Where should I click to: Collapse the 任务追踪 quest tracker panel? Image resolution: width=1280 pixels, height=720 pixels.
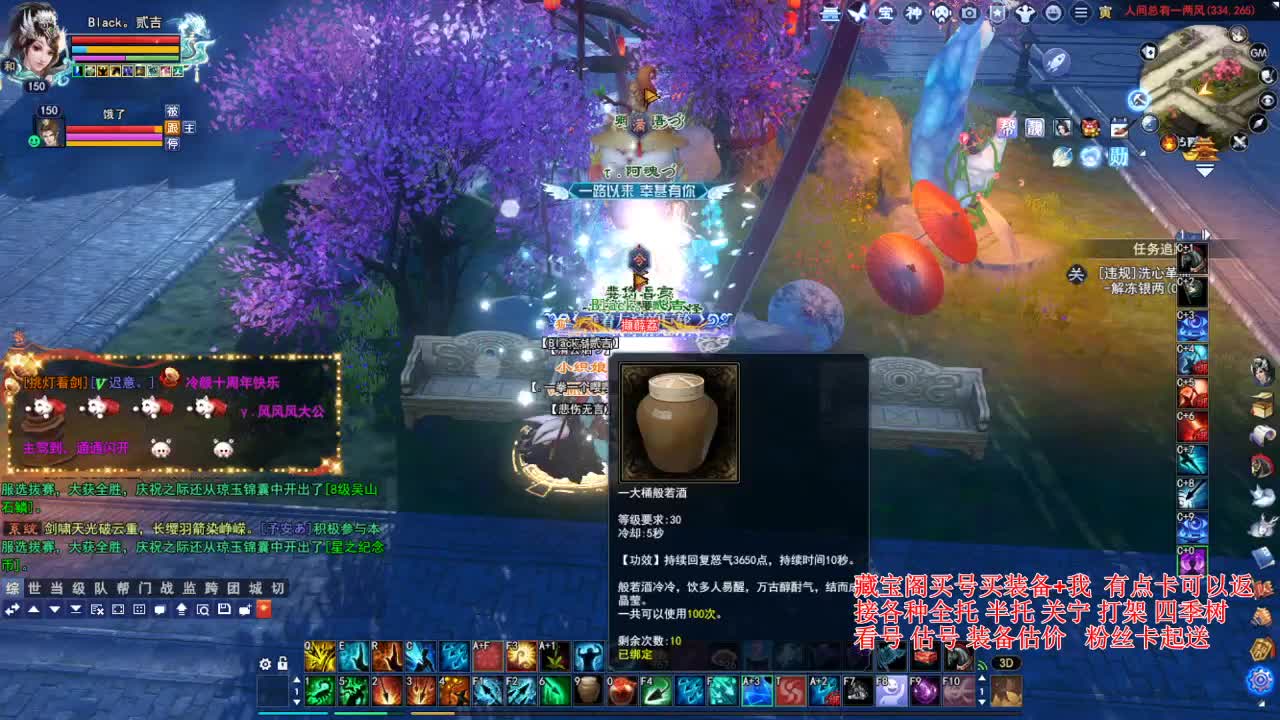pos(1077,272)
